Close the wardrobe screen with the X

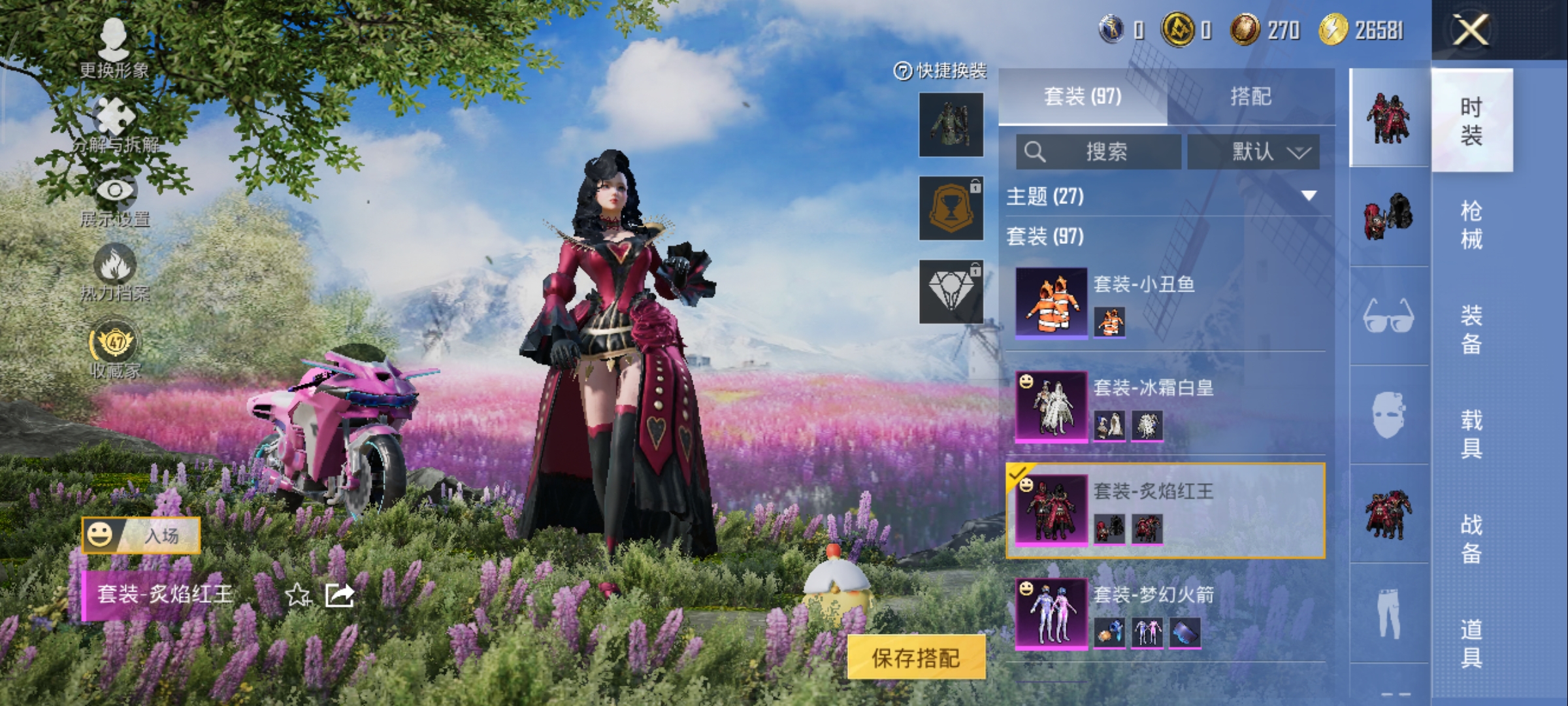tap(1471, 30)
